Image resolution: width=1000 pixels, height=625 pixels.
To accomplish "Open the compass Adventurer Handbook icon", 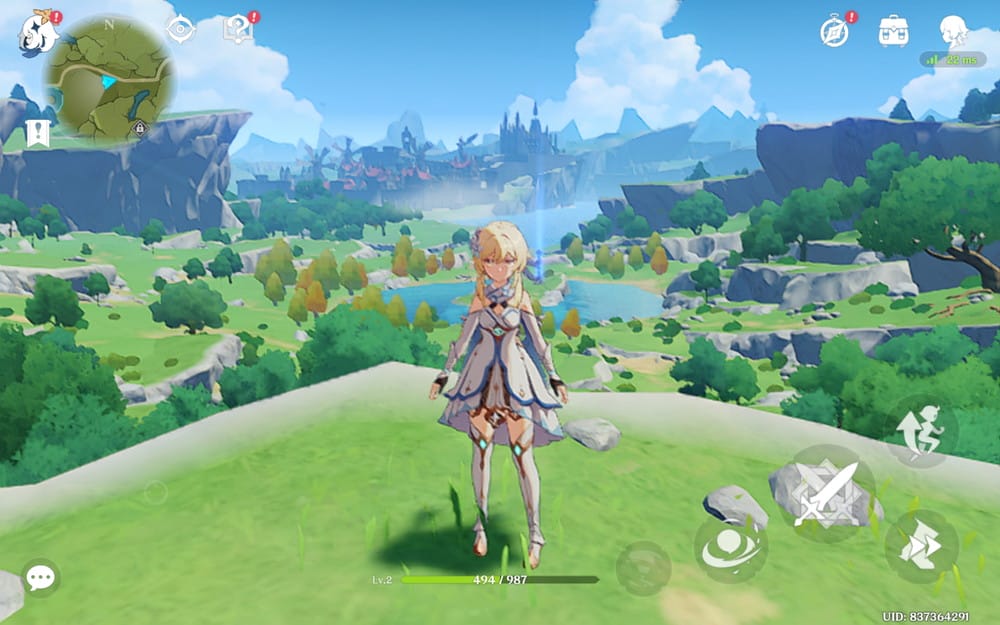I will pyautogui.click(x=835, y=31).
